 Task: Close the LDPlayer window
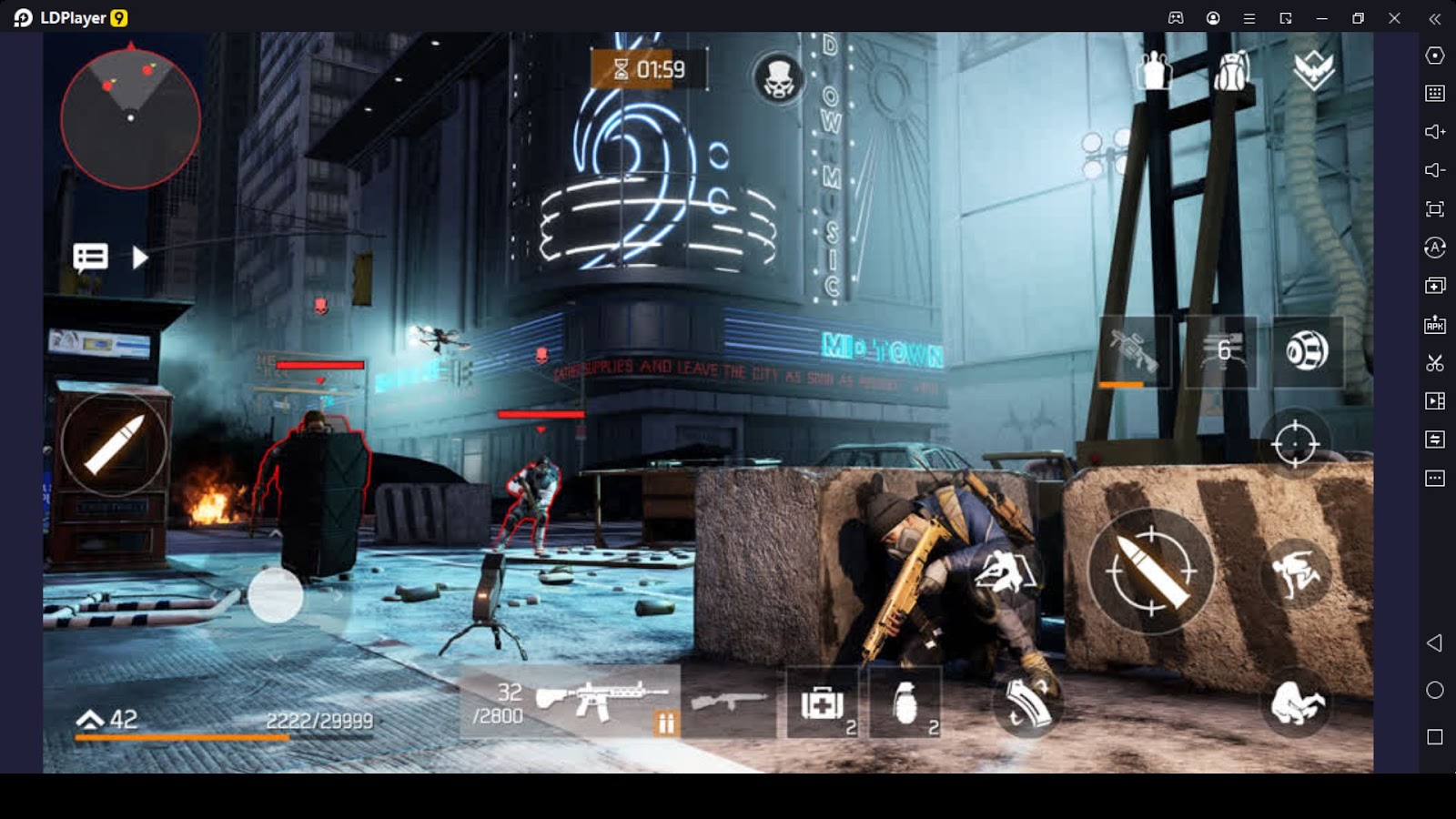pos(1394,18)
